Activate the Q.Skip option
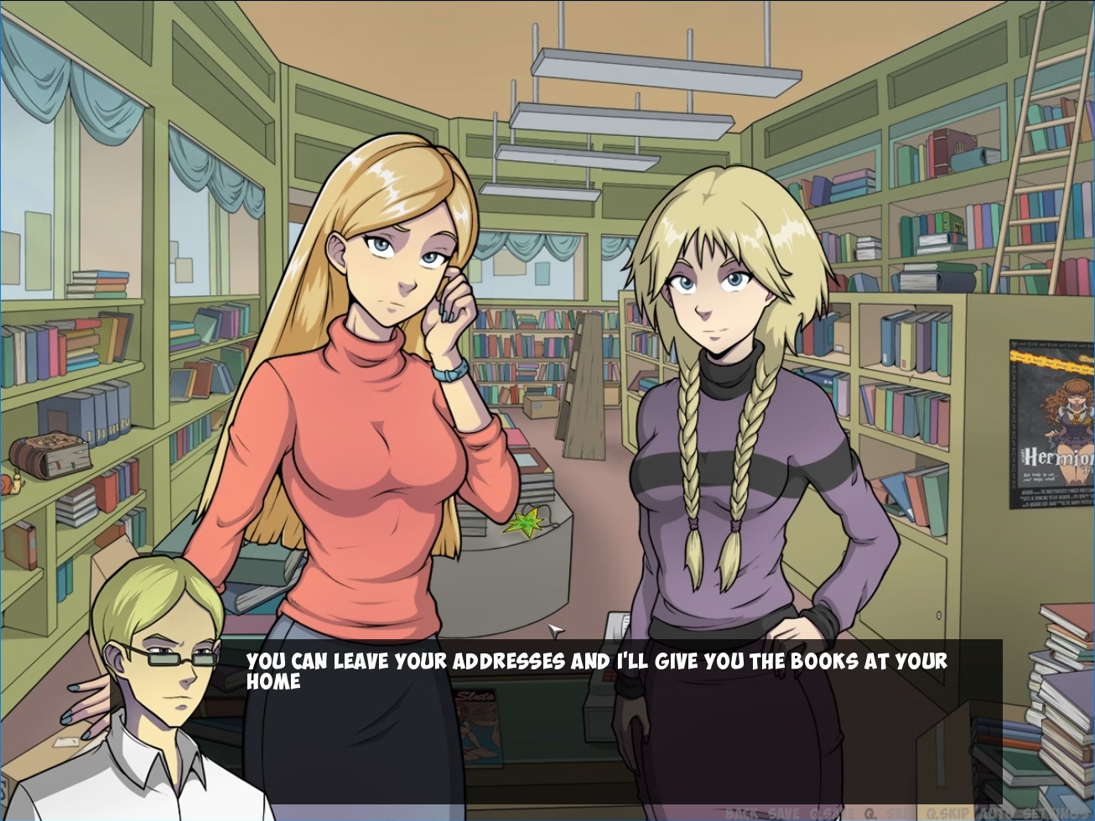Viewport: 1095px width, 821px height. click(948, 813)
